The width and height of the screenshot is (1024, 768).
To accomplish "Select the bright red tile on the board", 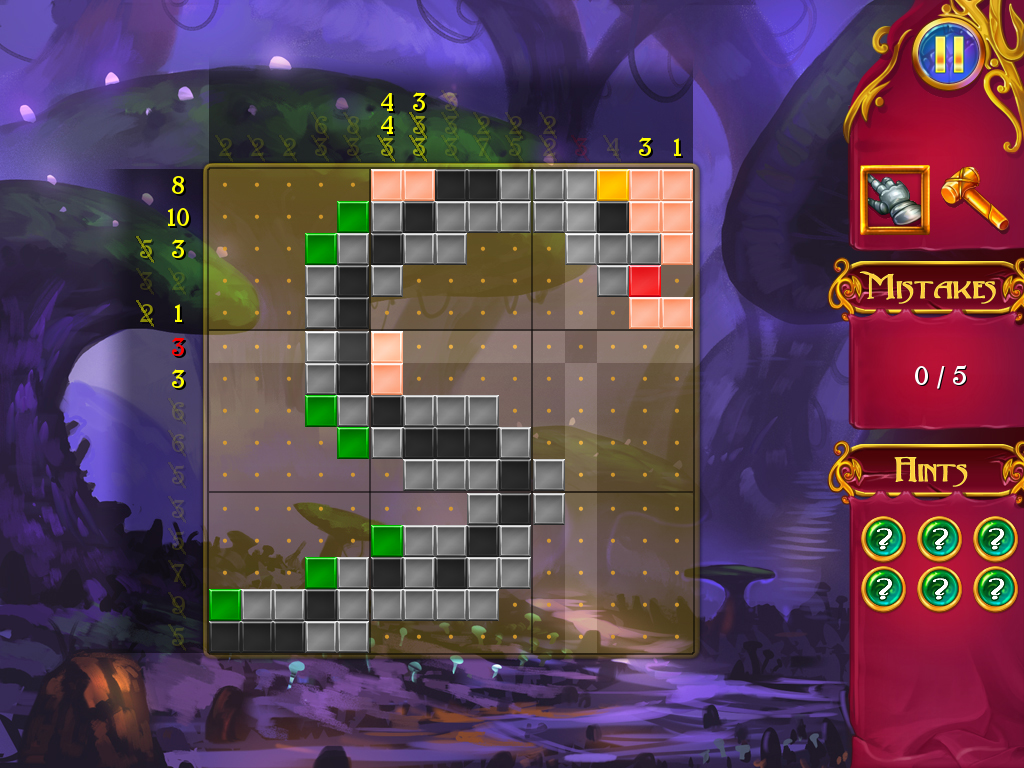I will point(645,281).
